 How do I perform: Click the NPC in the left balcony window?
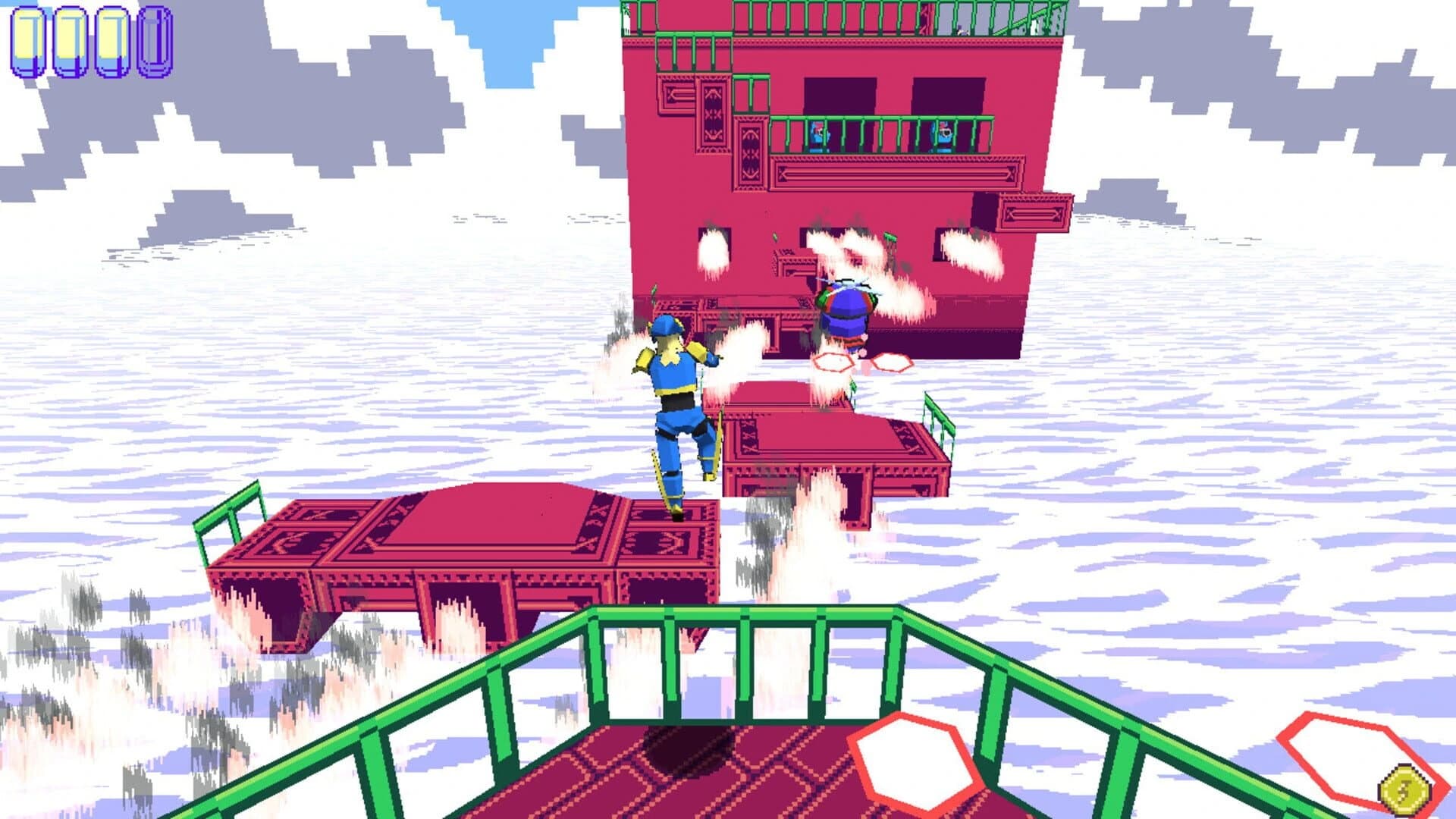[x=819, y=136]
